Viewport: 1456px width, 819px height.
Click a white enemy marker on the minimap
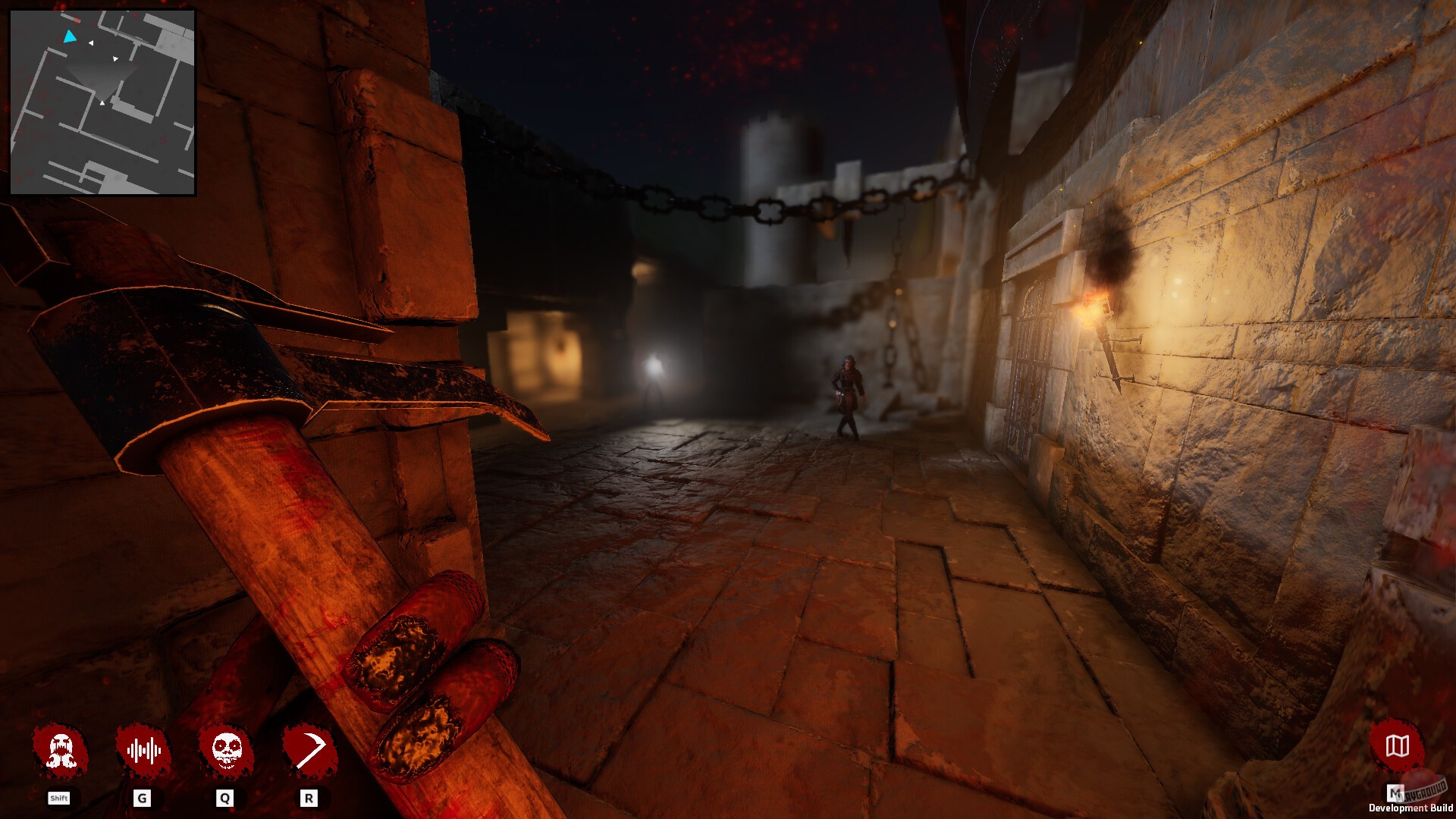coord(93,43)
